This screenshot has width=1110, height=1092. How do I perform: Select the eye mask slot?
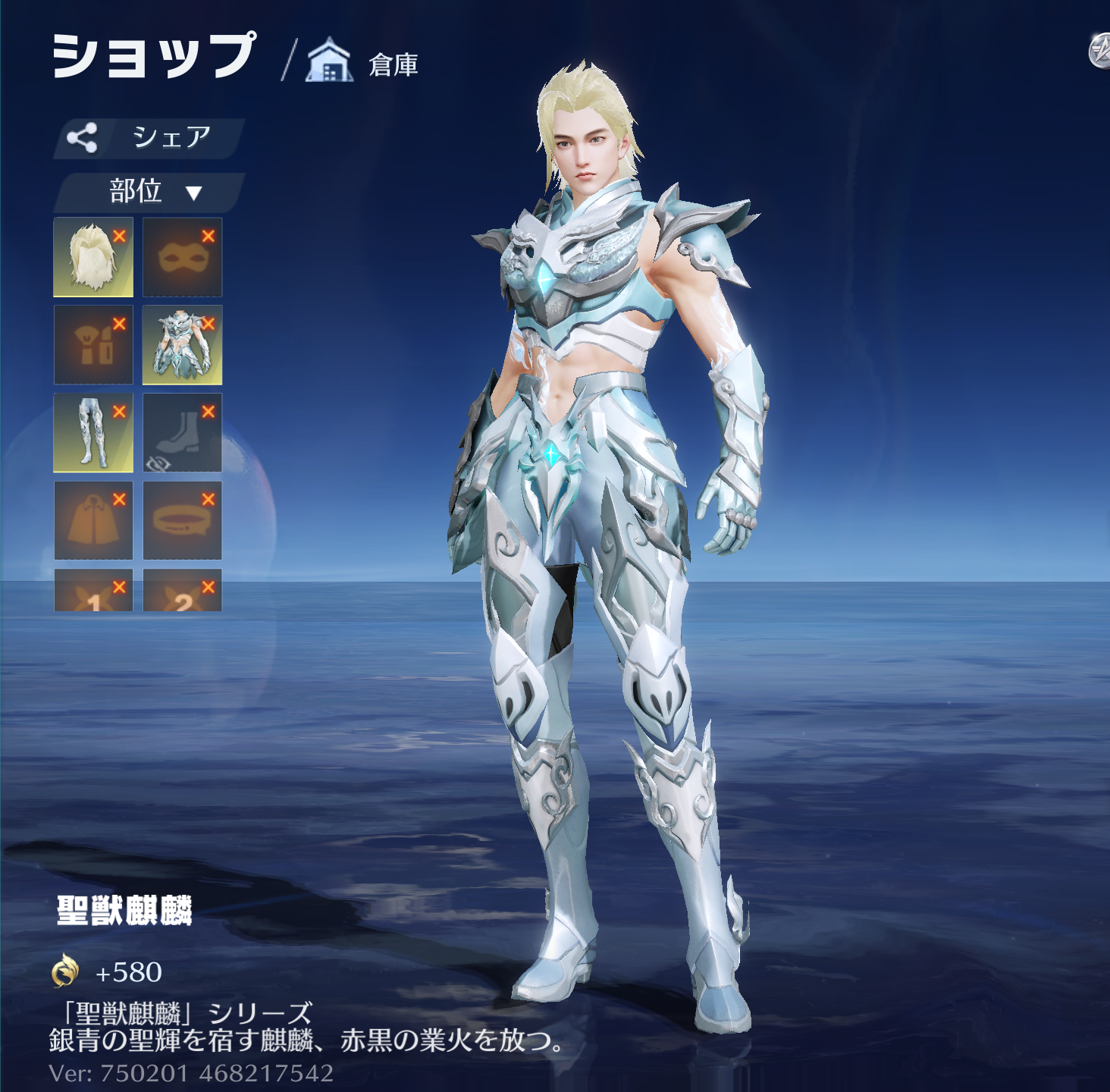pyautogui.click(x=179, y=259)
